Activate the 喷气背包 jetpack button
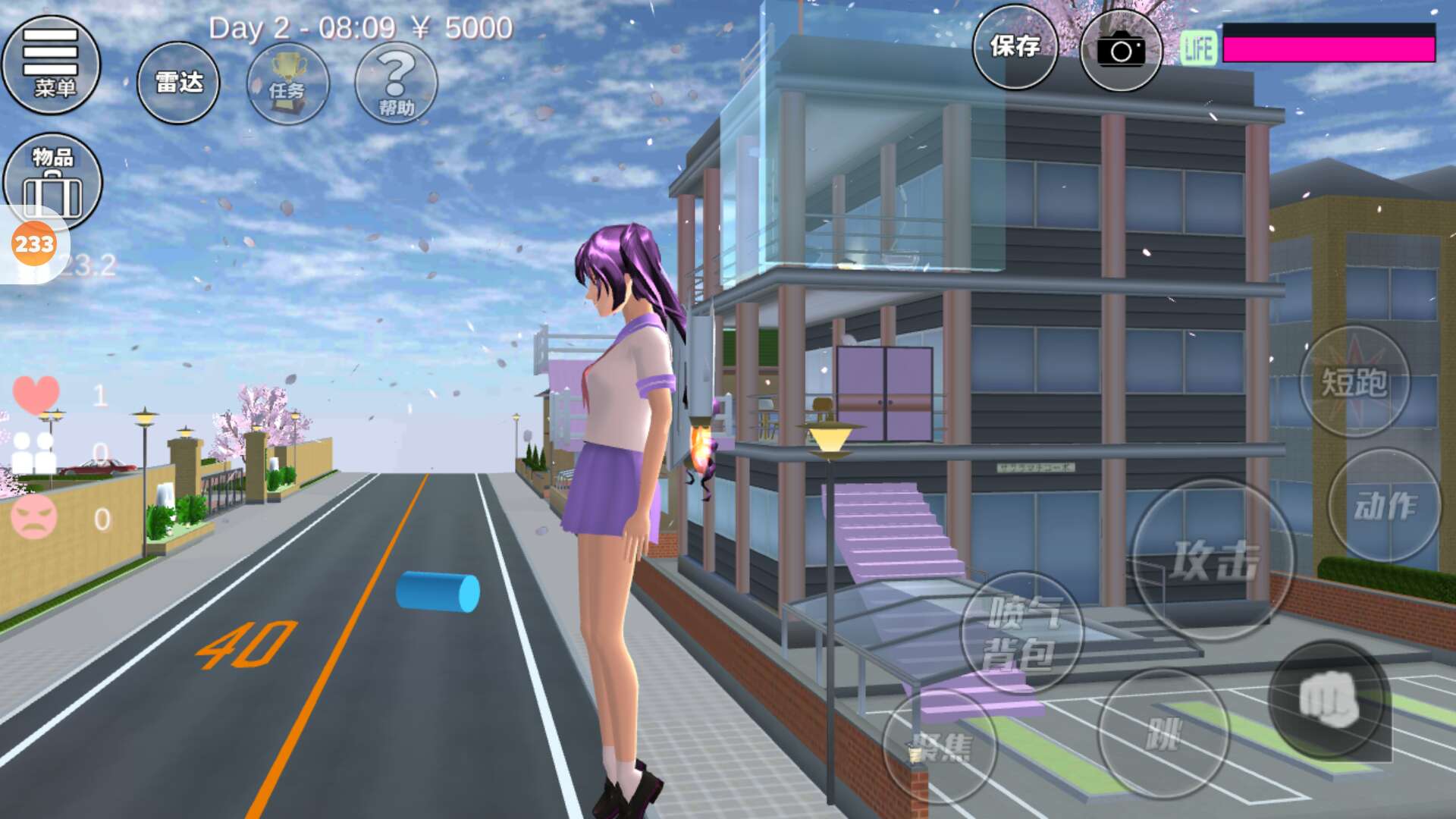This screenshot has width=1456, height=819. tap(1021, 633)
